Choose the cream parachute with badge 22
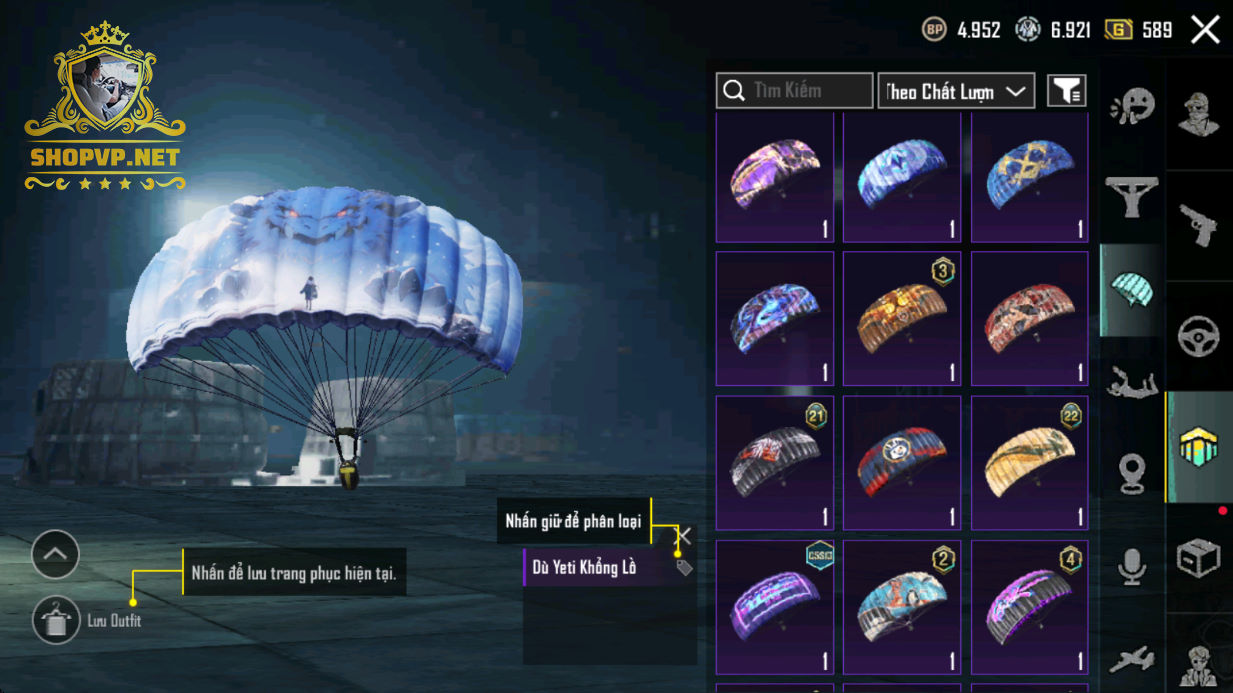 coord(1029,462)
